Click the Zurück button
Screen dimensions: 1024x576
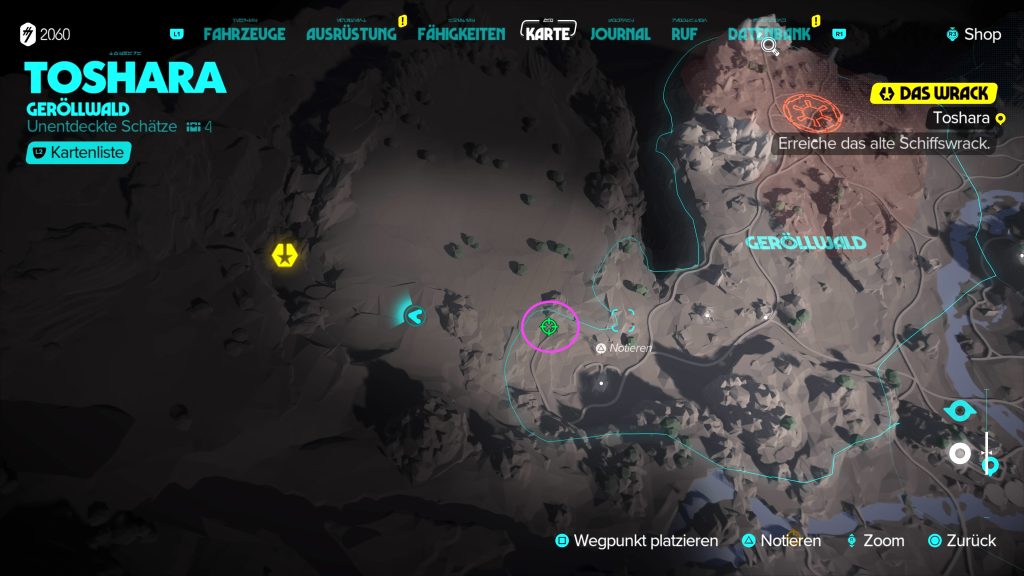961,541
